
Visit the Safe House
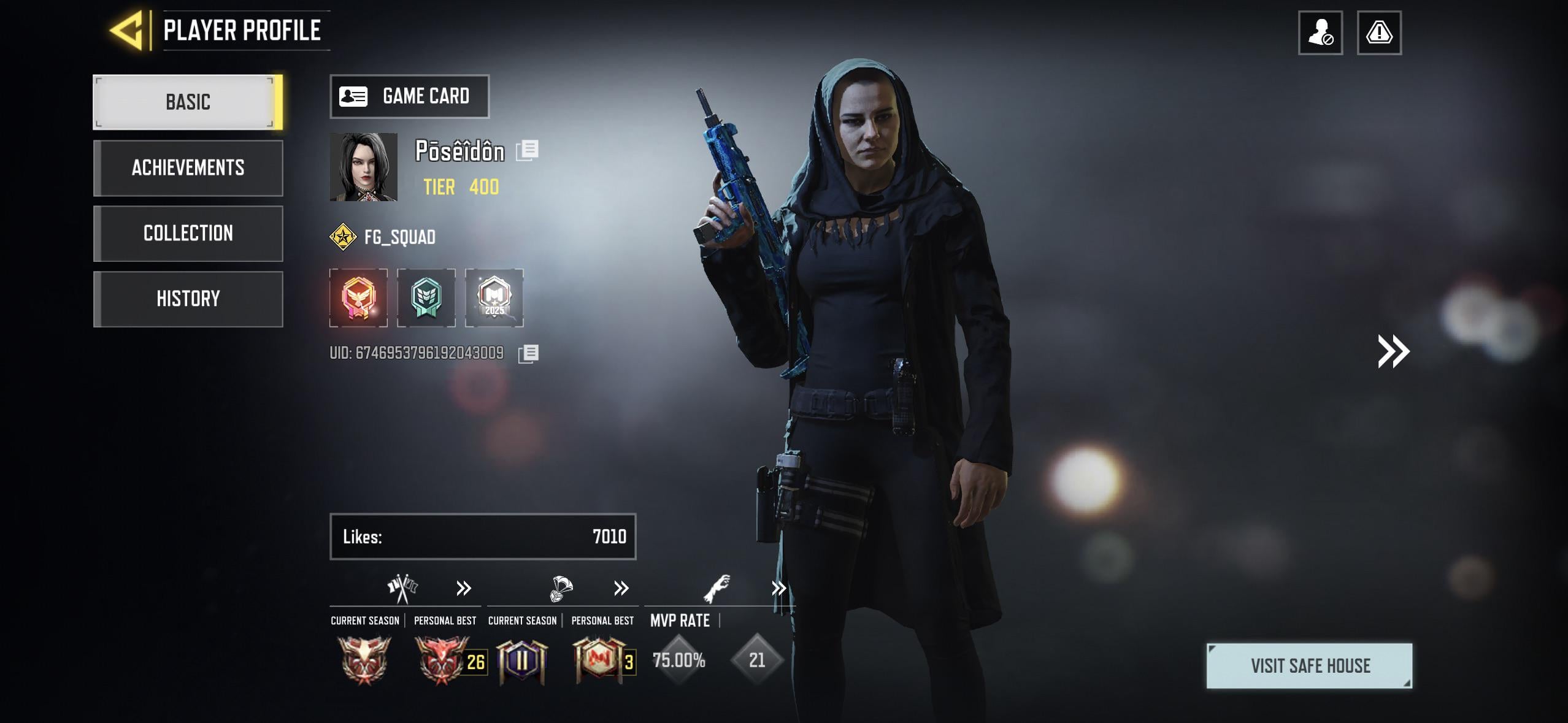tap(1309, 666)
